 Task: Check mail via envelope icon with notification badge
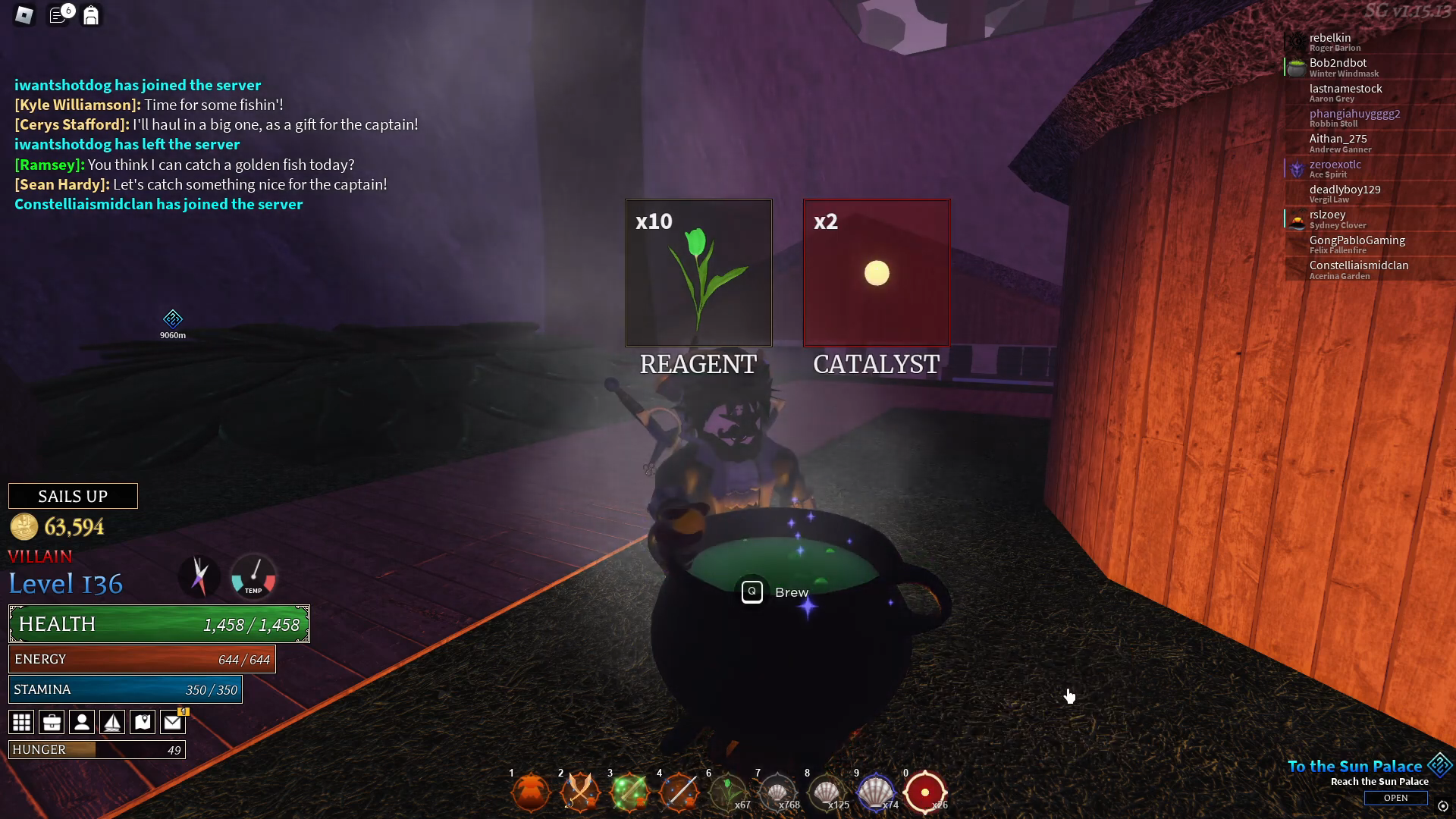173,721
